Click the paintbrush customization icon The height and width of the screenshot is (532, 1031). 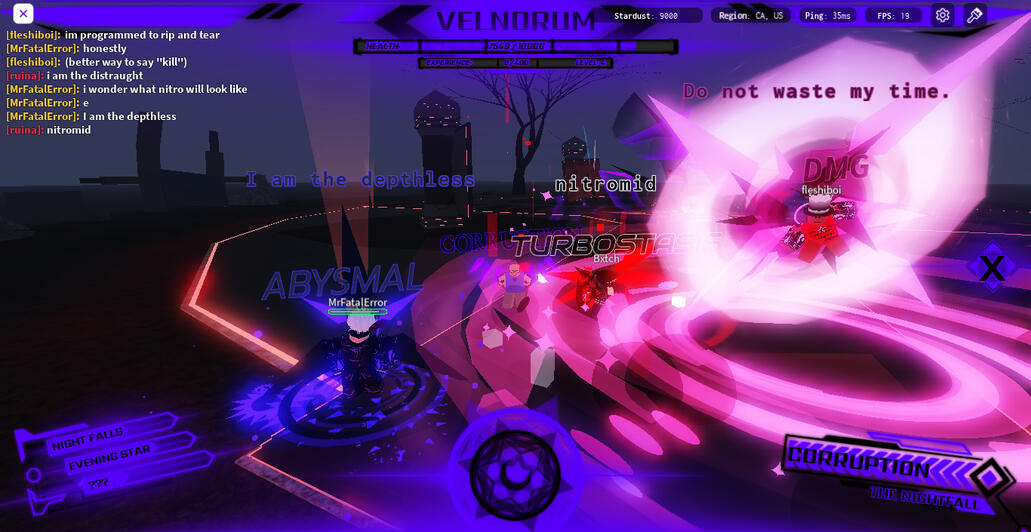[974, 15]
